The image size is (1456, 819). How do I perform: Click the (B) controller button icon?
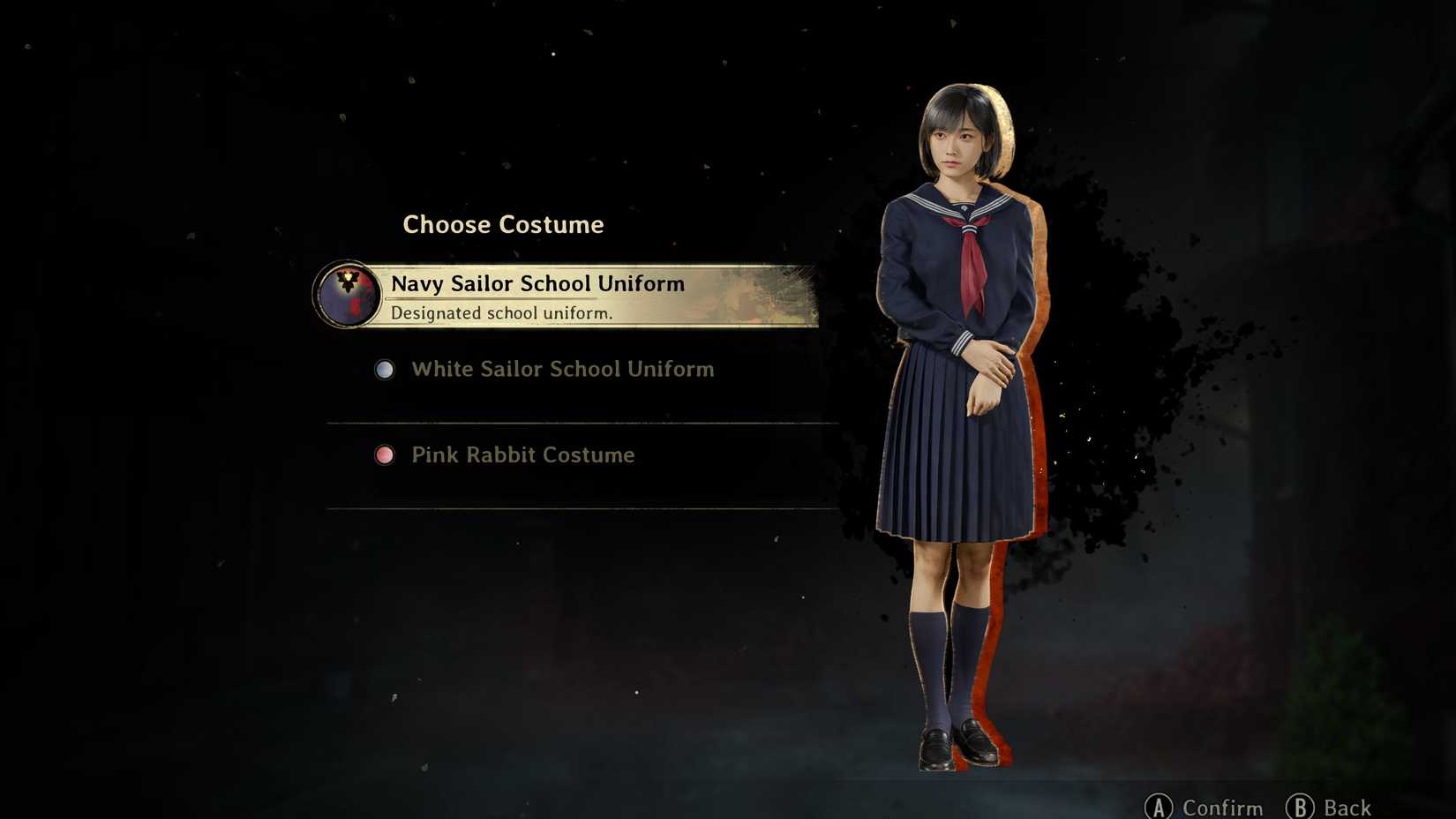tap(1299, 807)
